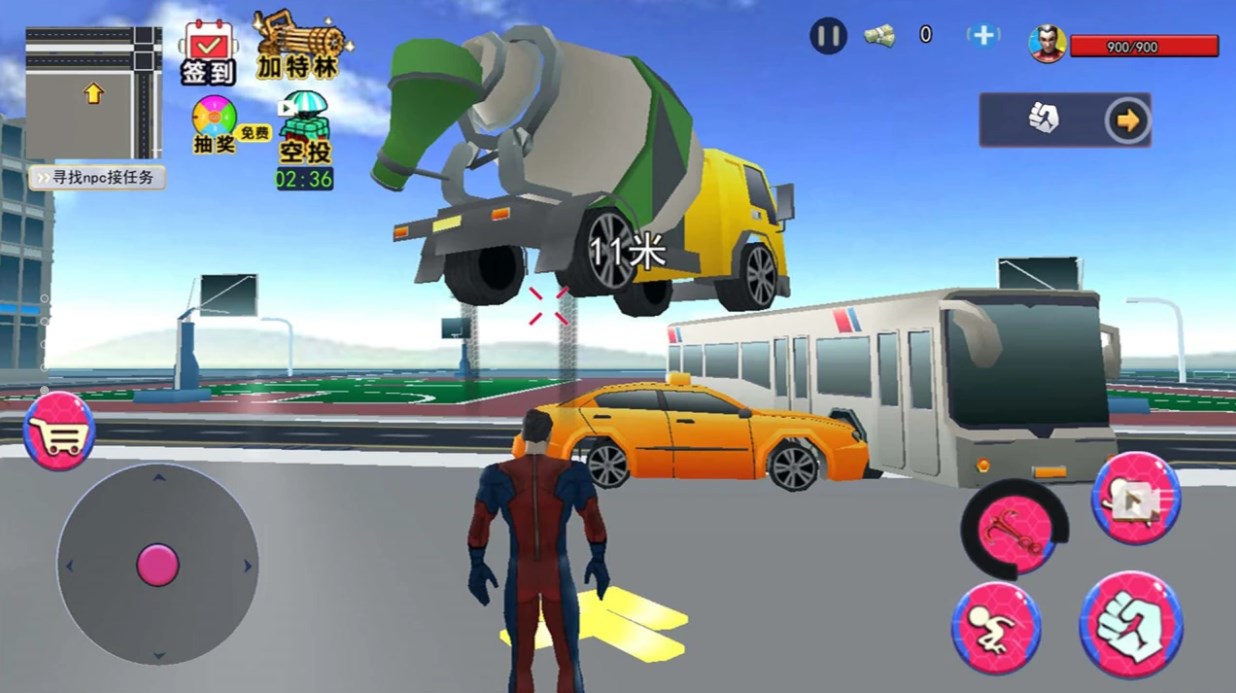Image resolution: width=1236 pixels, height=693 pixels.
Task: Attack with the large fist punch button
Action: 1130,625
